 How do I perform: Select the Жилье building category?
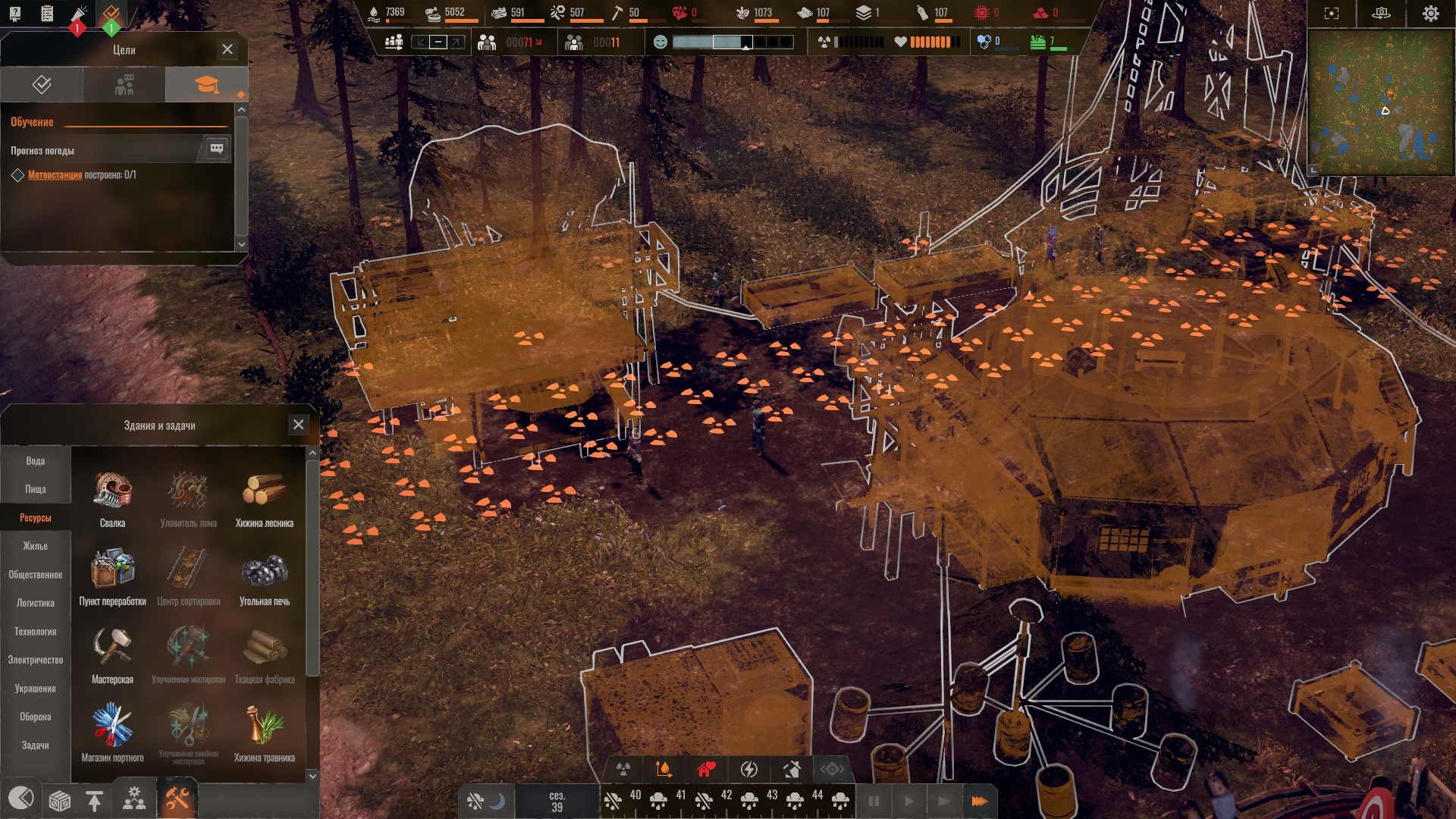pos(36,546)
